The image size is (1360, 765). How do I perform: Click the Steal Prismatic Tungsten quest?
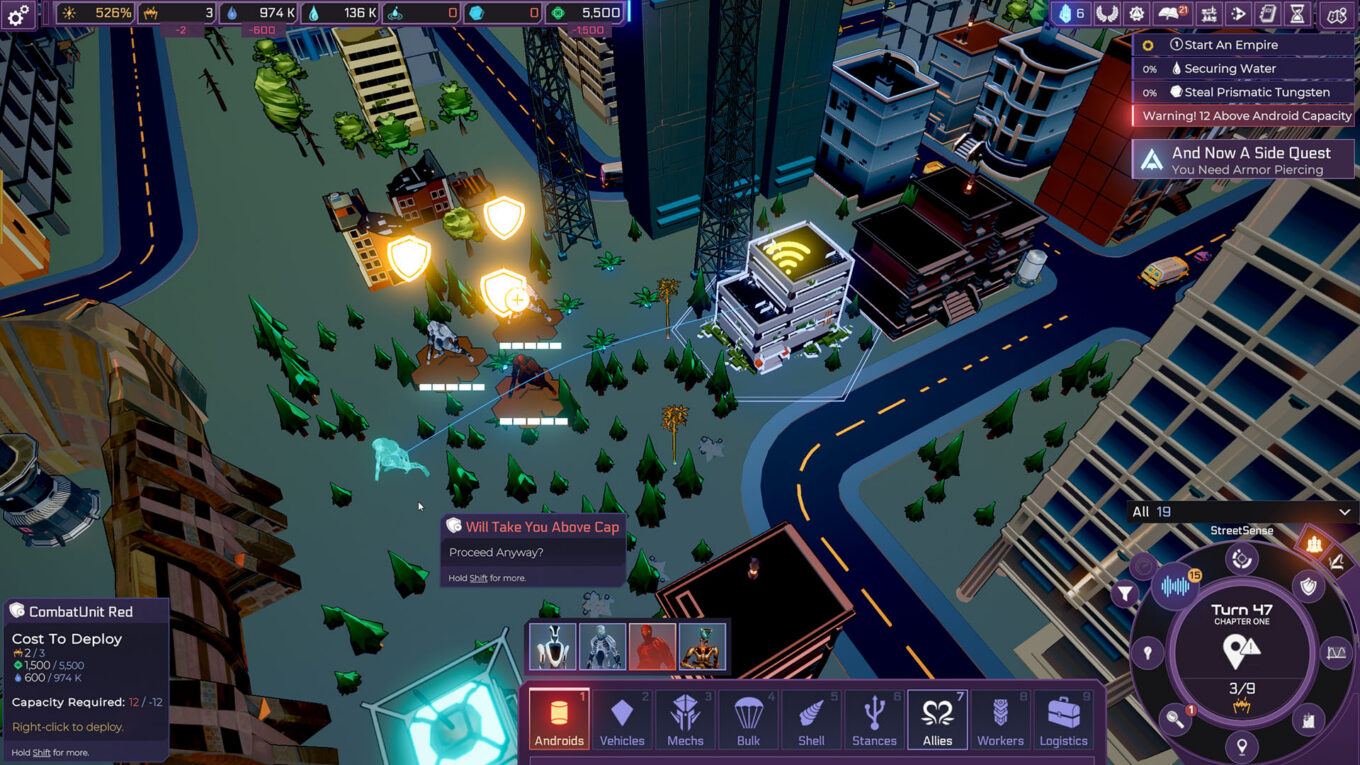(1242, 92)
